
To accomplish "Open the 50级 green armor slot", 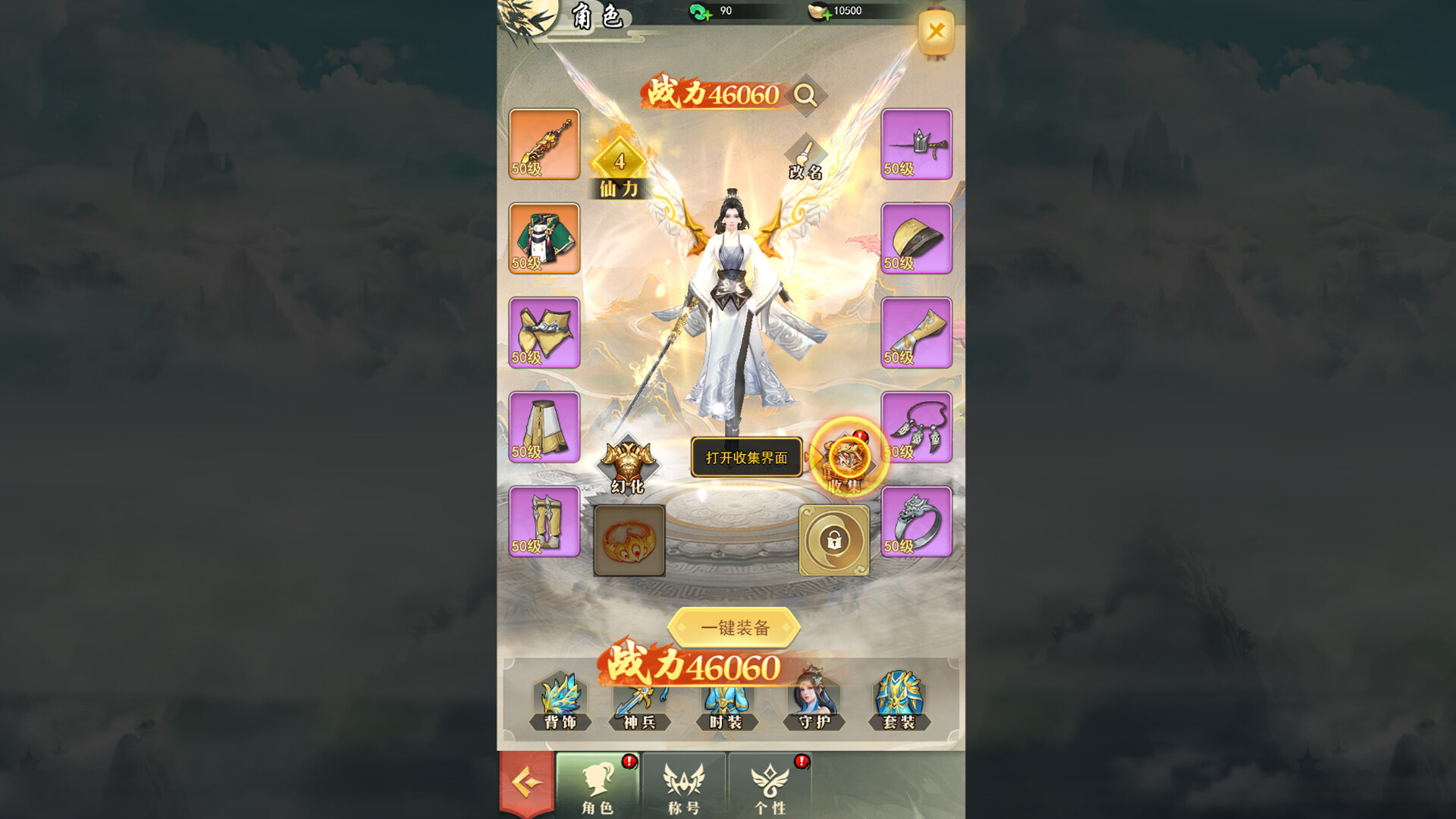I will tap(543, 239).
